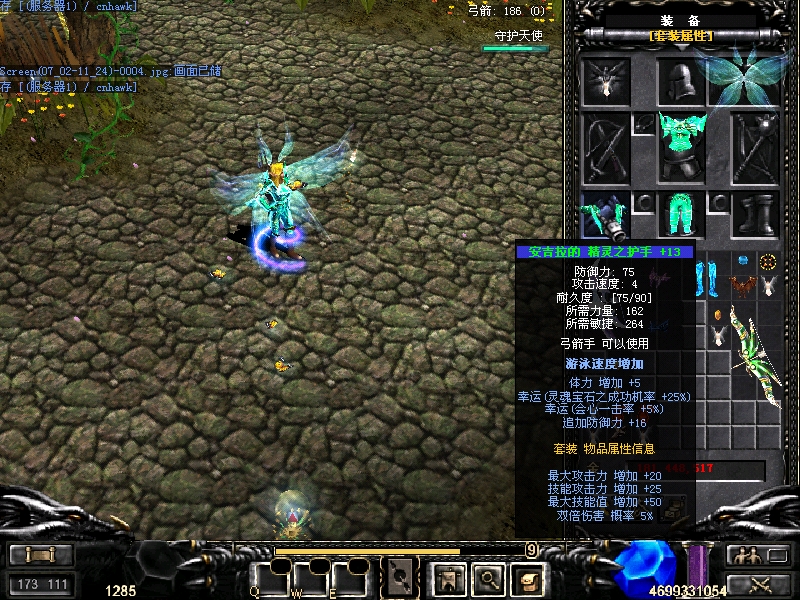Image resolution: width=800 pixels, height=600 pixels.
Task: Open the magnifying glass button on bottom bar
Action: (487, 577)
